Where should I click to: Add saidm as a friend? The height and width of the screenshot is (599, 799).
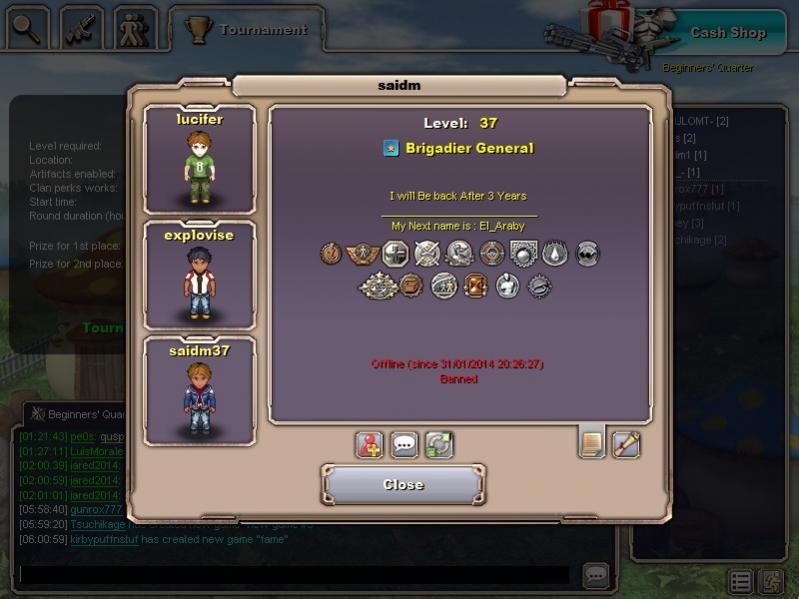(370, 445)
